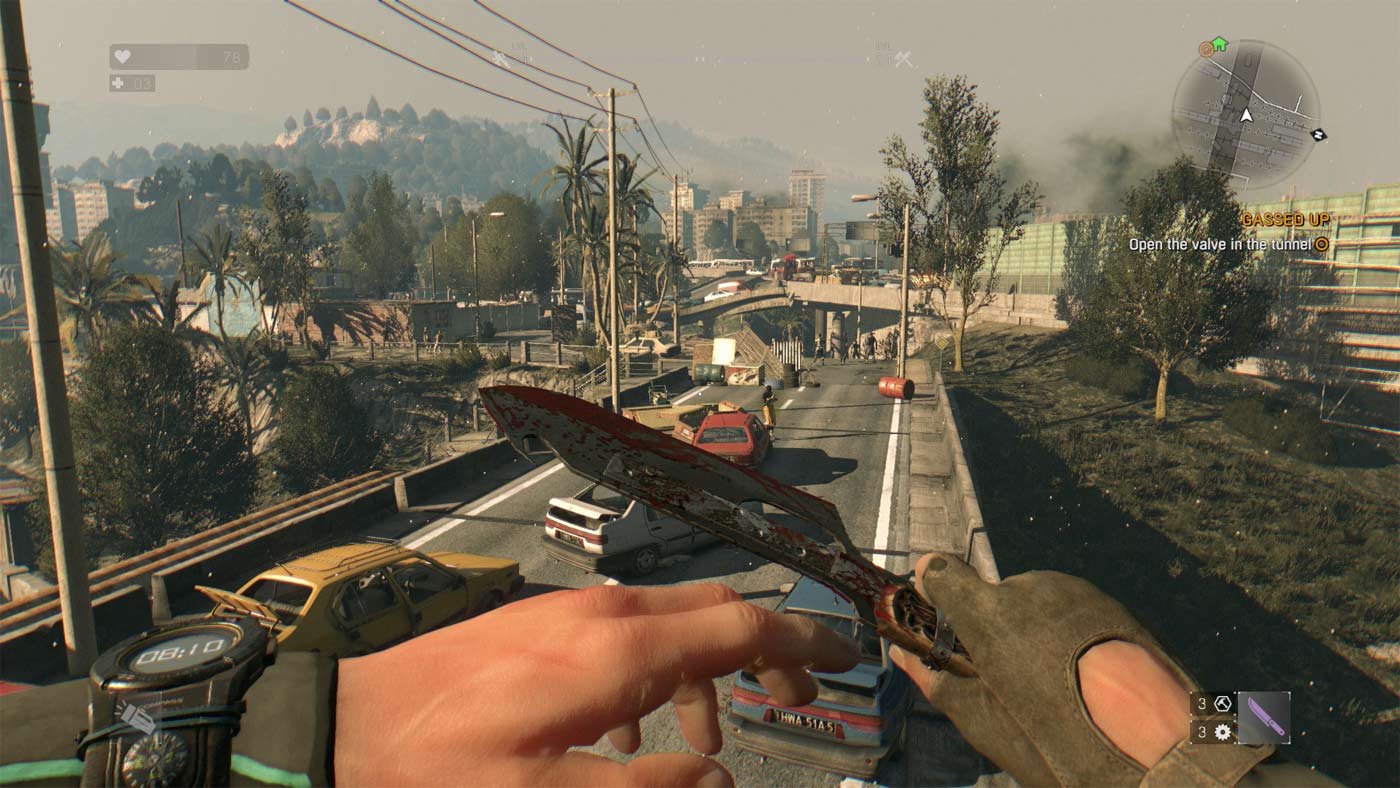Select the knife thumbnail in the quick slot
This screenshot has width=1400, height=788.
[1264, 718]
